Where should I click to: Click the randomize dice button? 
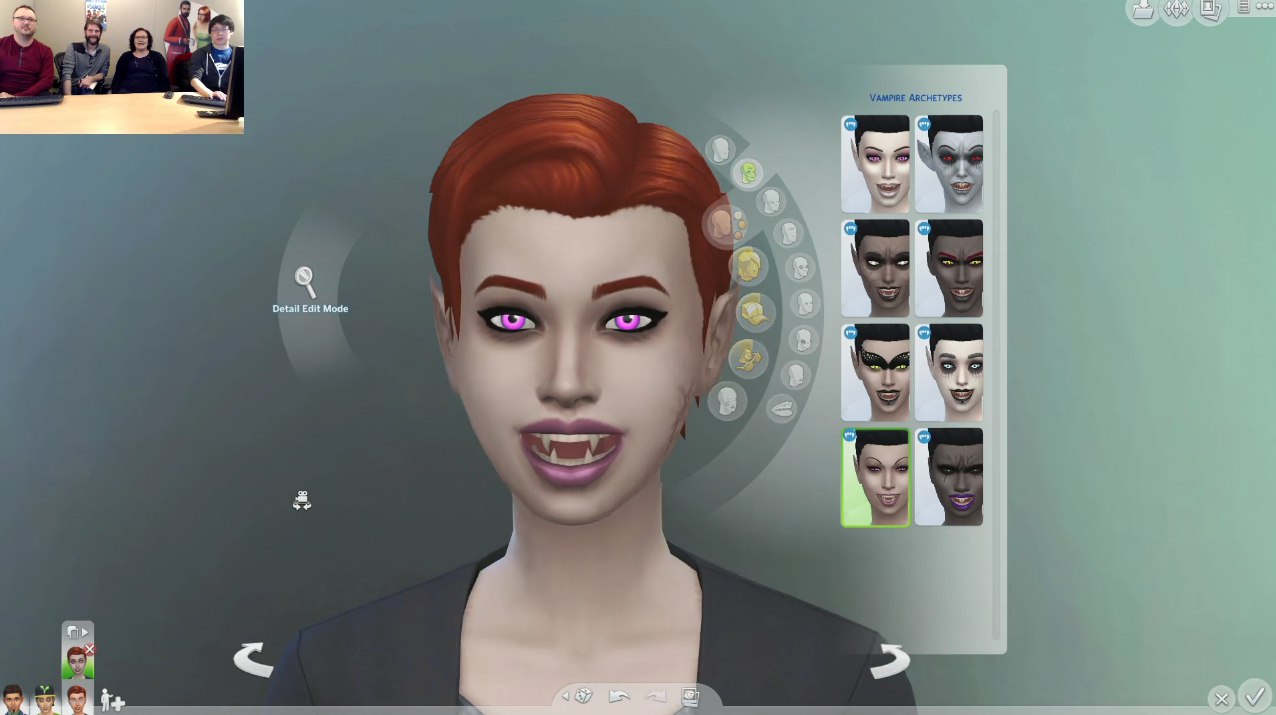584,696
